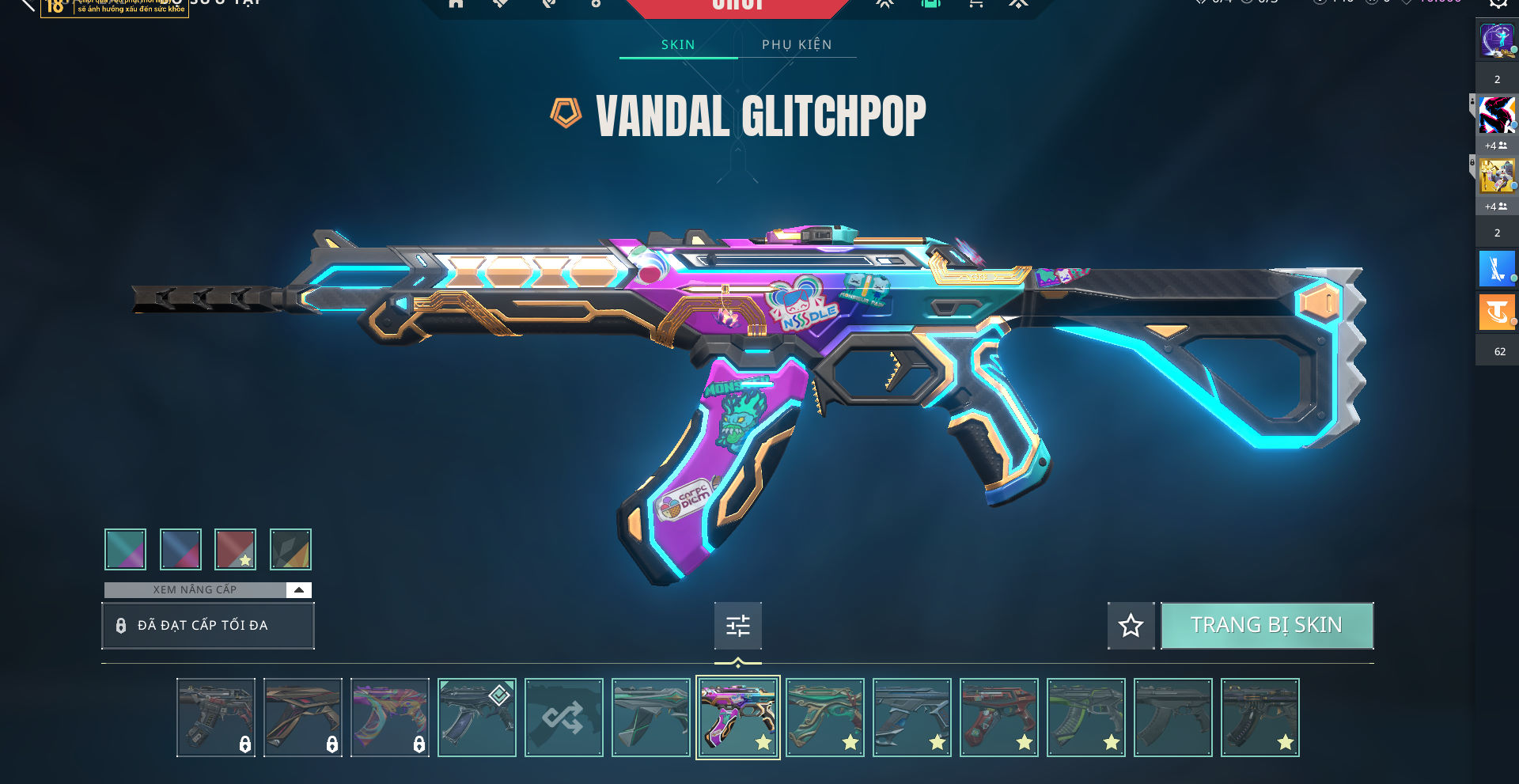Select the Glitchpop Vandal thumbnail

click(x=737, y=718)
